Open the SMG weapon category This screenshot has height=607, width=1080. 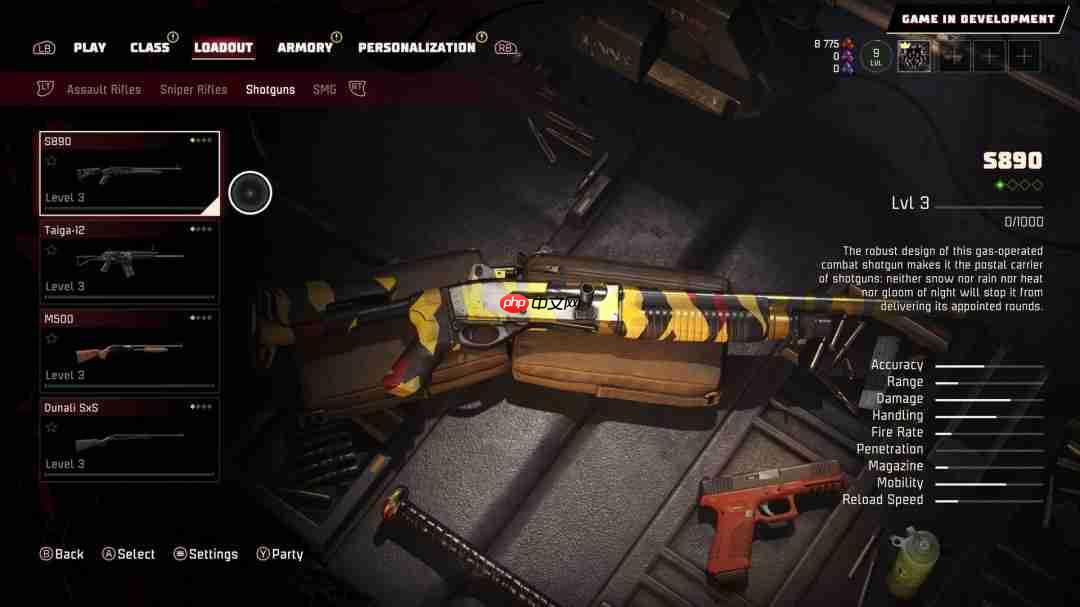[325, 90]
